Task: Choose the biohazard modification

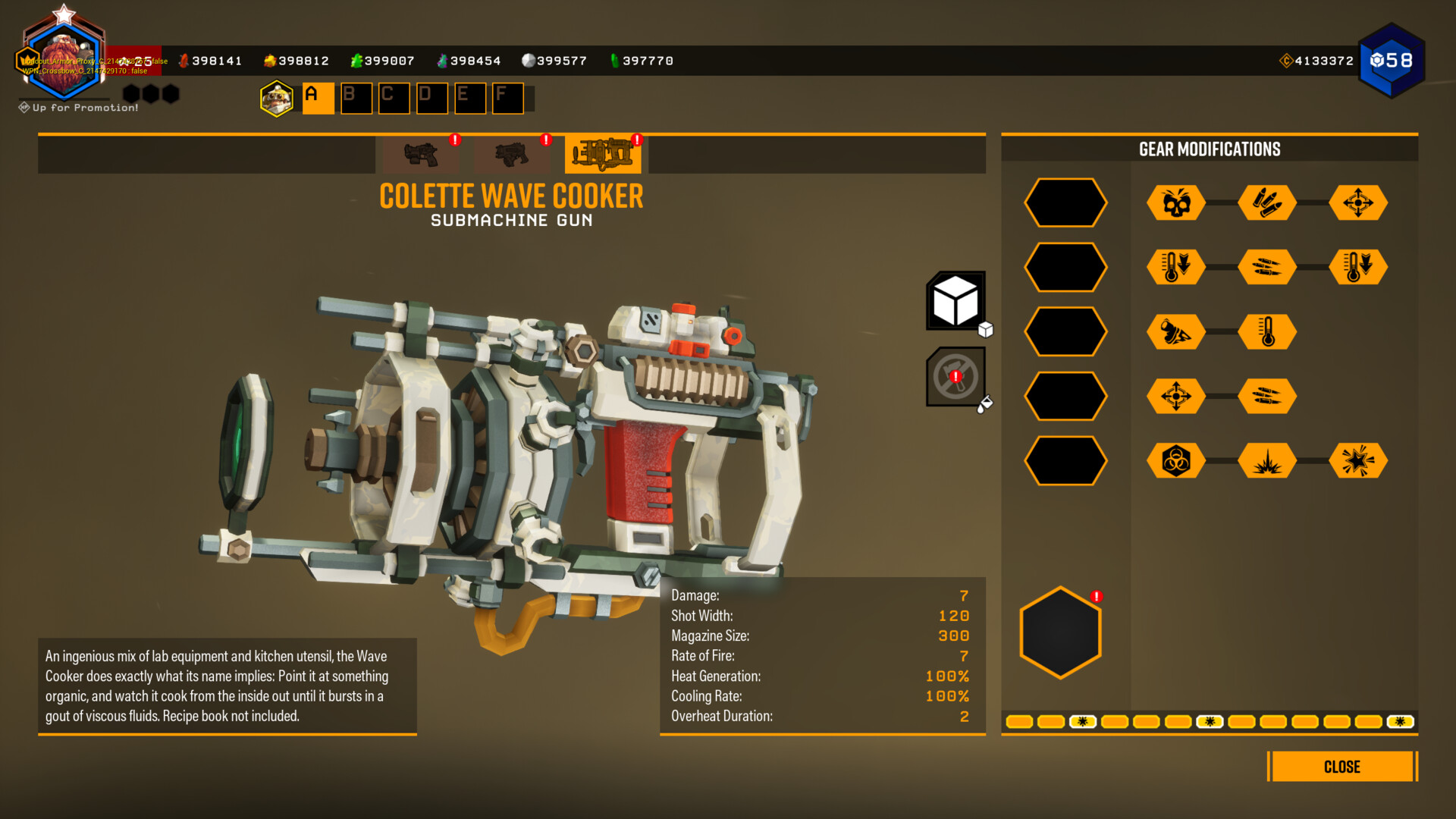Action: [1176, 460]
